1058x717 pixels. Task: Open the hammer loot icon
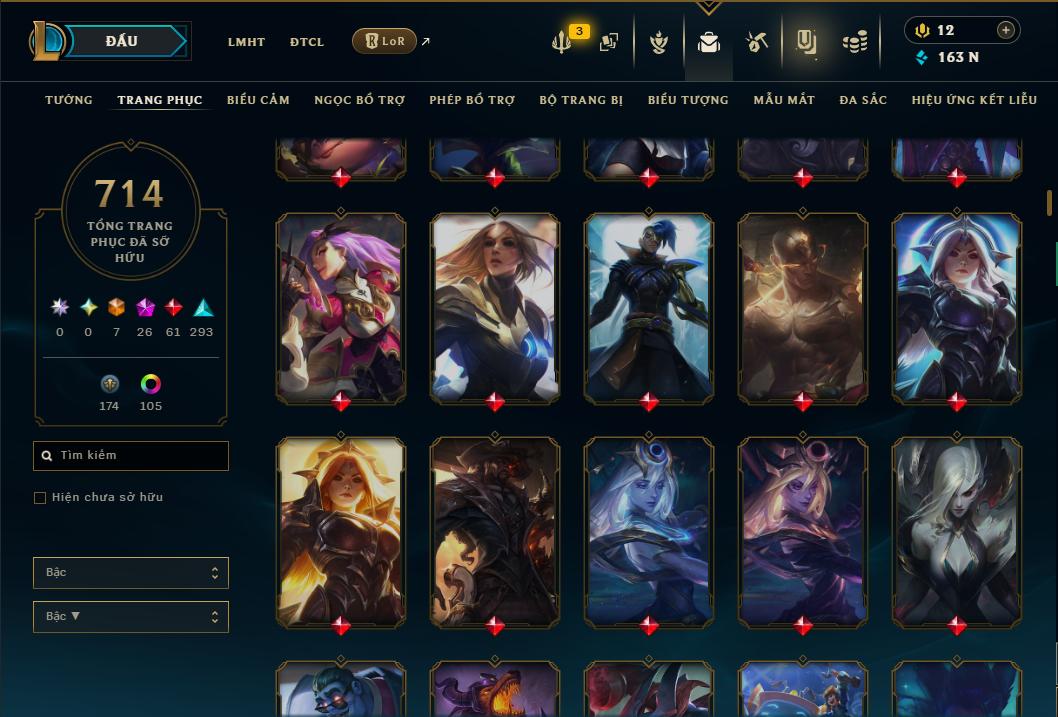[756, 42]
